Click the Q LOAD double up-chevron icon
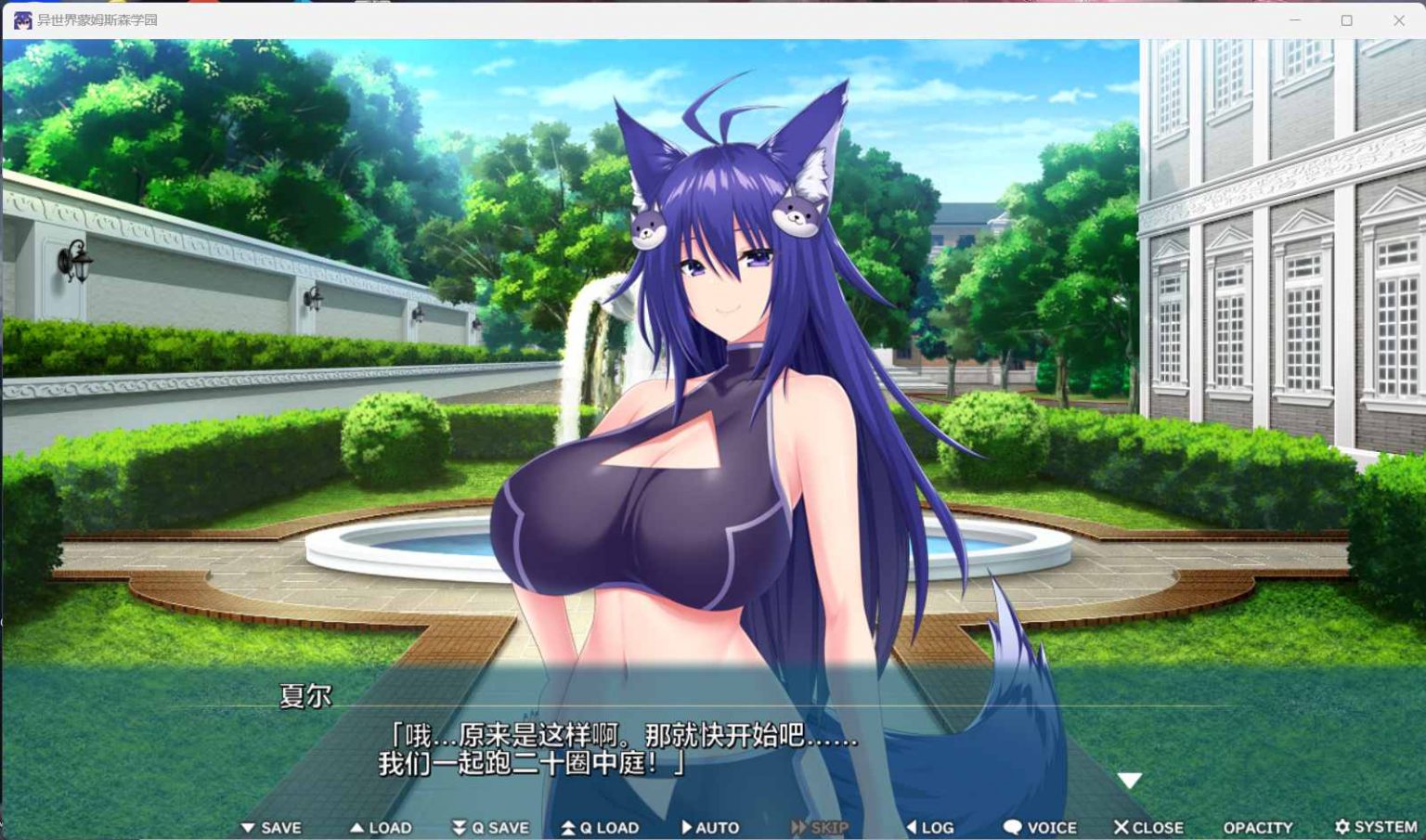The image size is (1426, 840). click(x=569, y=826)
